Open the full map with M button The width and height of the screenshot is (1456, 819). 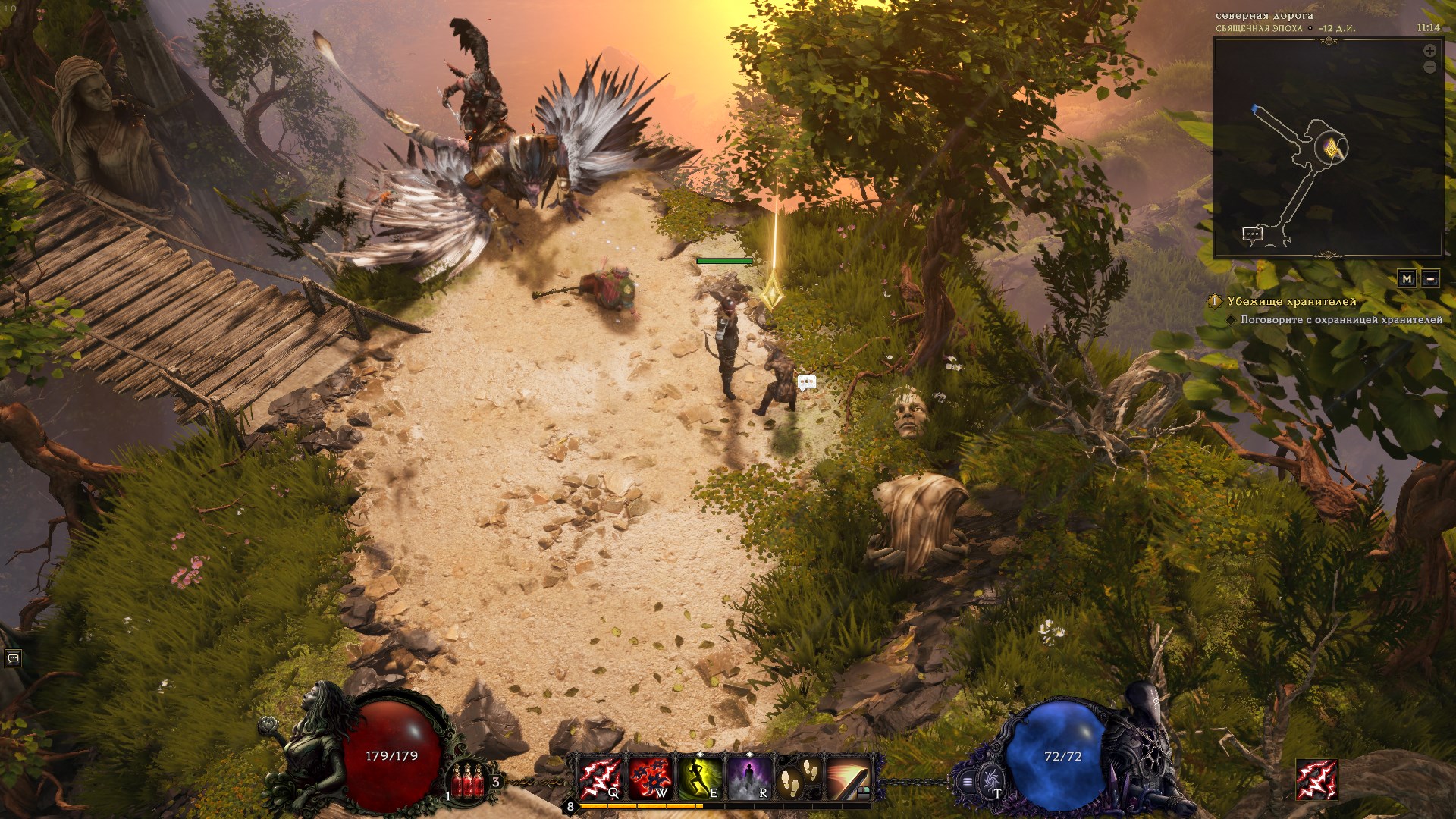coord(1407,279)
